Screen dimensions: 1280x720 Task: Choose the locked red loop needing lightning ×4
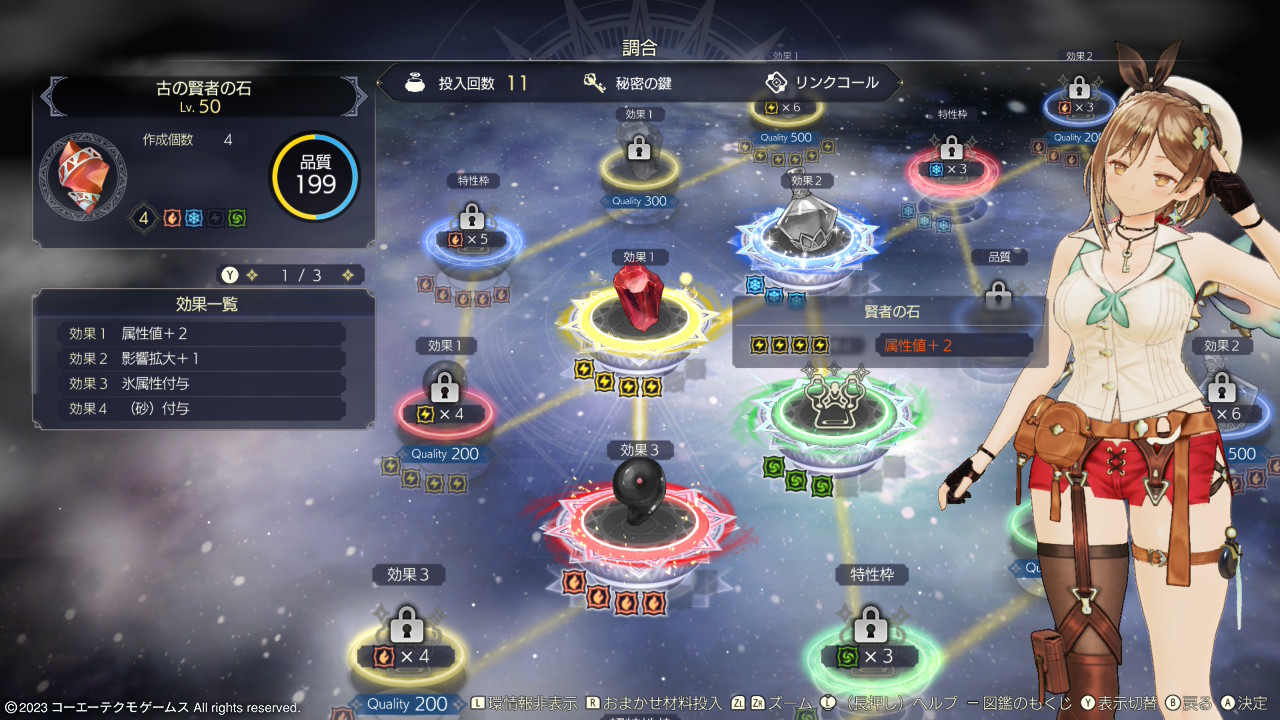pyautogui.click(x=445, y=412)
